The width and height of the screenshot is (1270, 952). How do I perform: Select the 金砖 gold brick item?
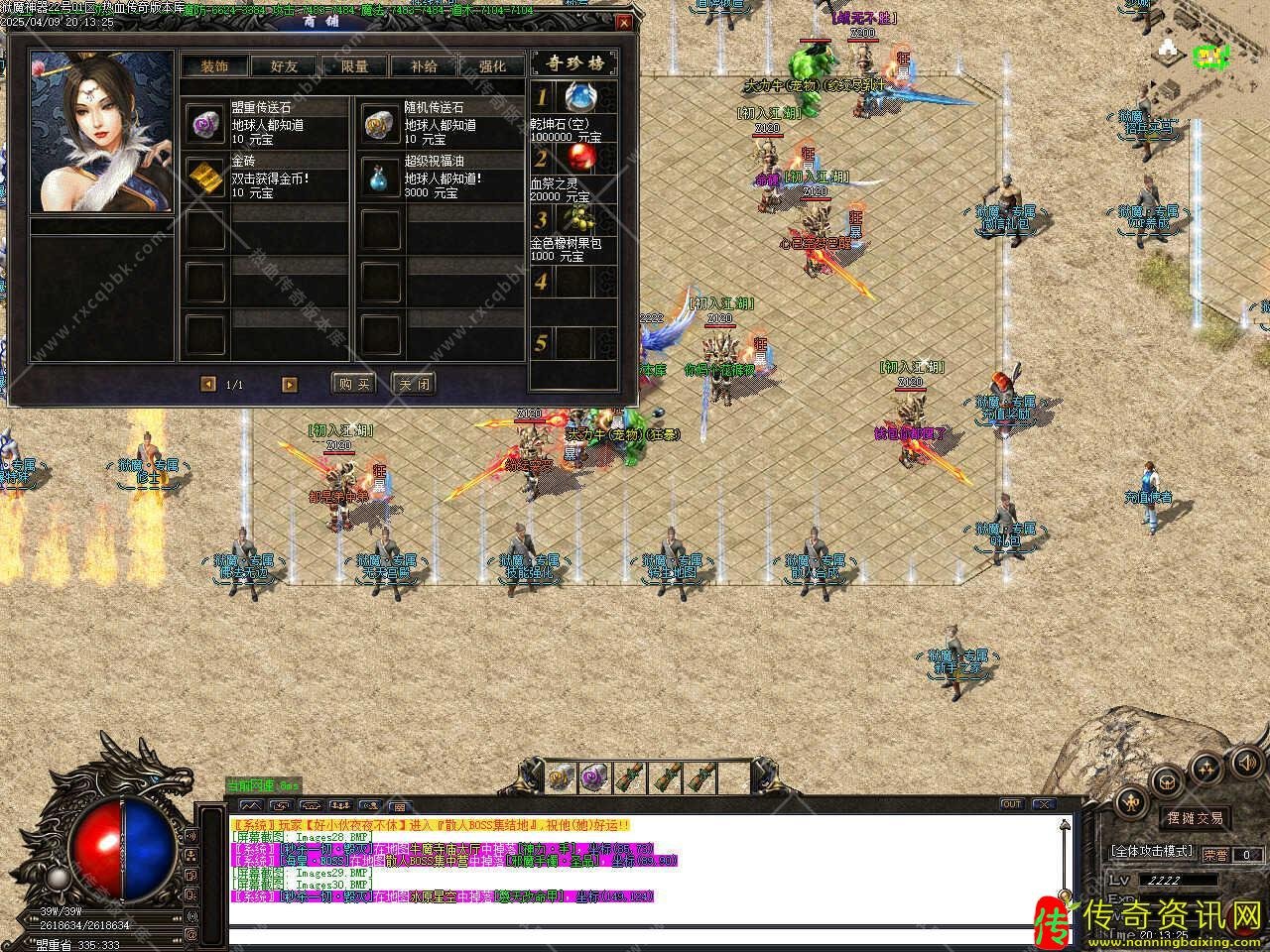pyautogui.click(x=206, y=176)
